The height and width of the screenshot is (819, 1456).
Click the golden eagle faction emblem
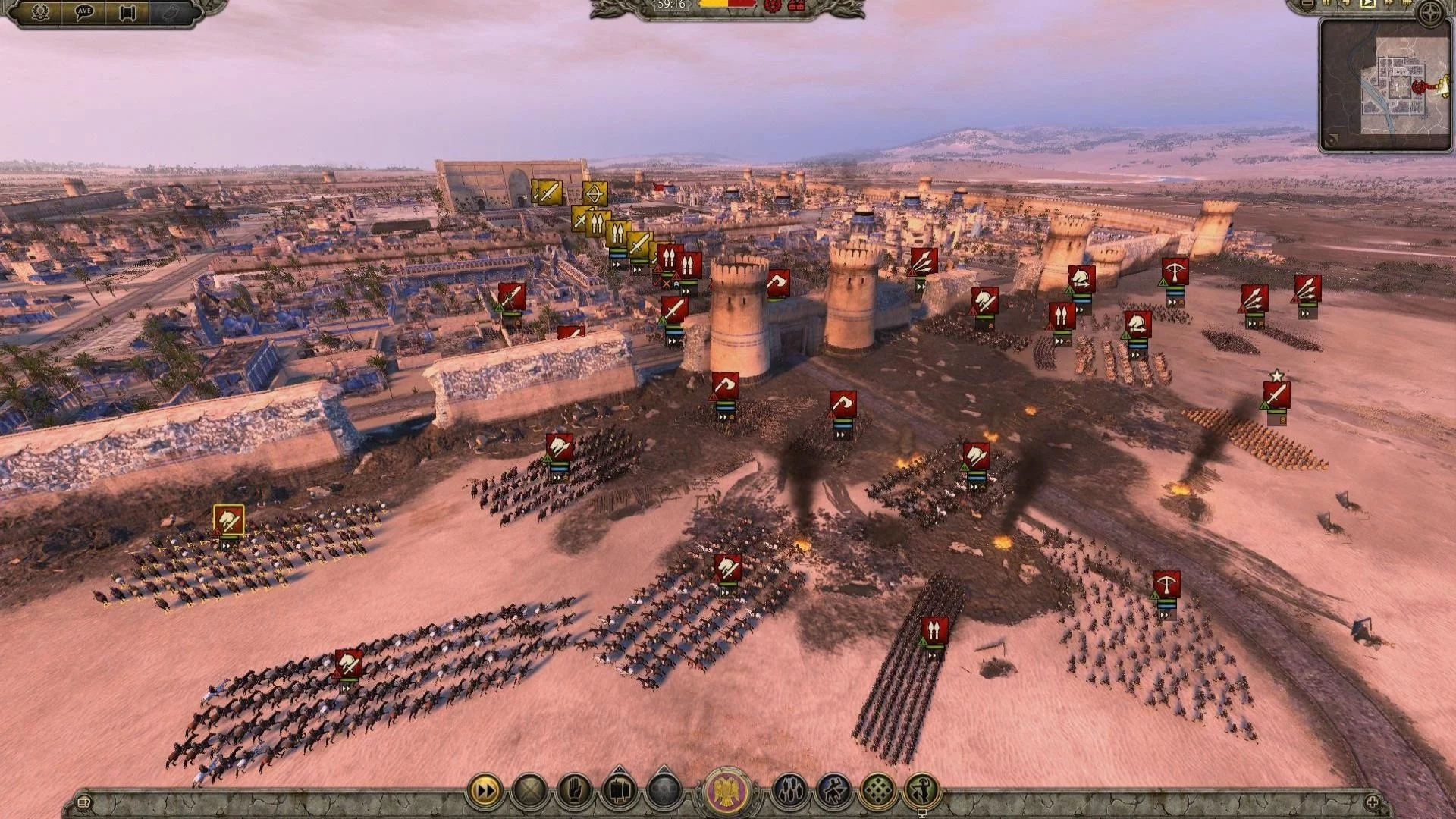[x=727, y=792]
